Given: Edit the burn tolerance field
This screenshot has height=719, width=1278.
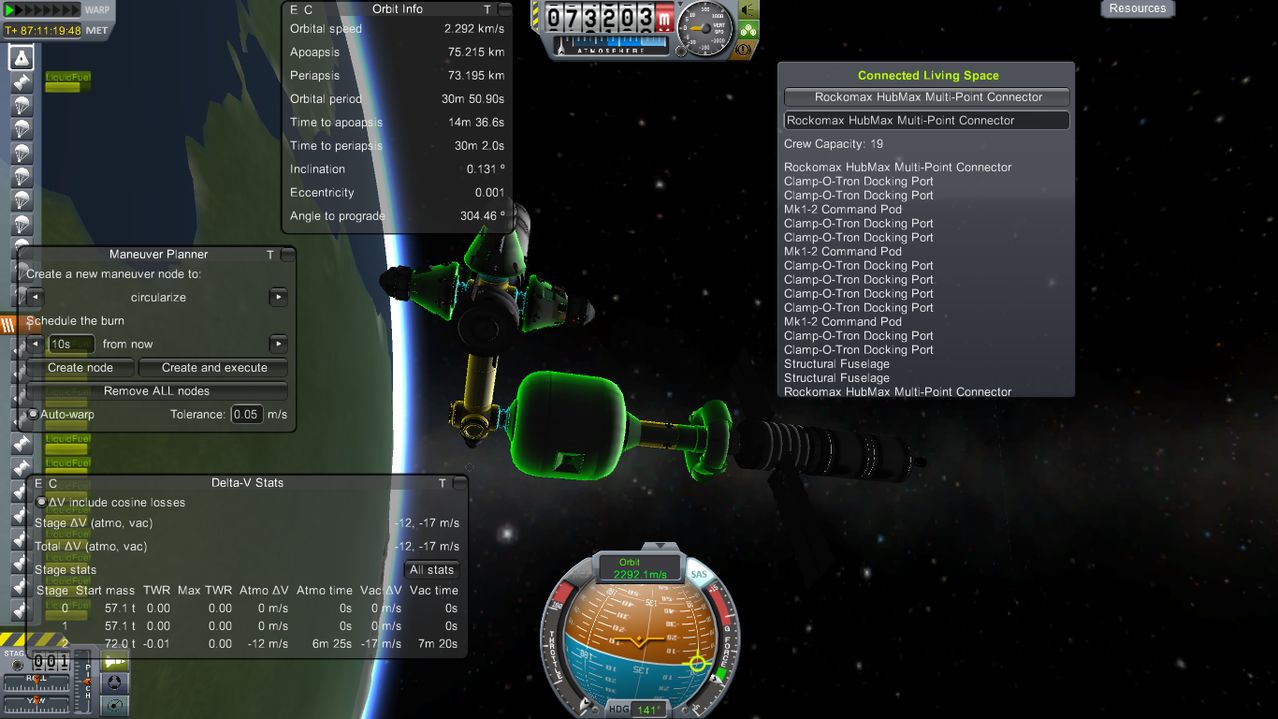Looking at the screenshot, I should (x=246, y=414).
